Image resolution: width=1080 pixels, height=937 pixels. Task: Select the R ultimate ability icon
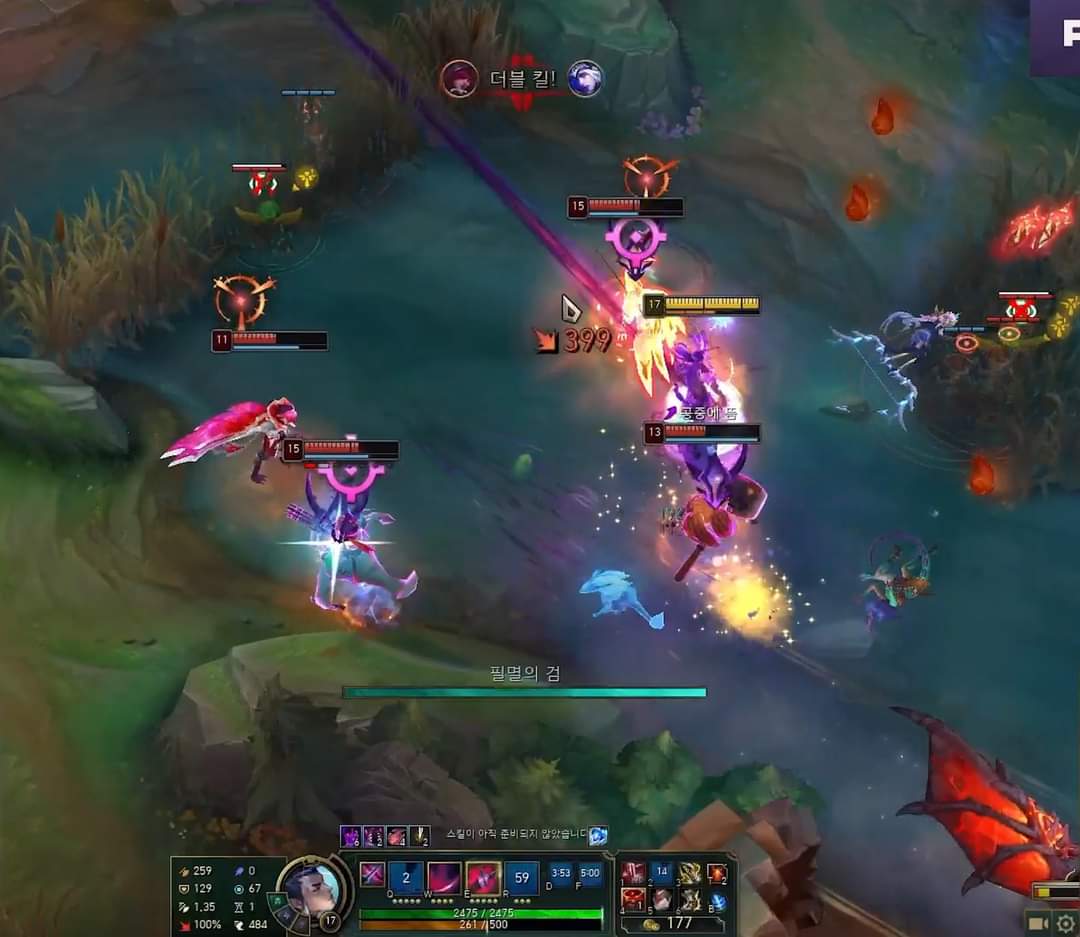click(521, 878)
